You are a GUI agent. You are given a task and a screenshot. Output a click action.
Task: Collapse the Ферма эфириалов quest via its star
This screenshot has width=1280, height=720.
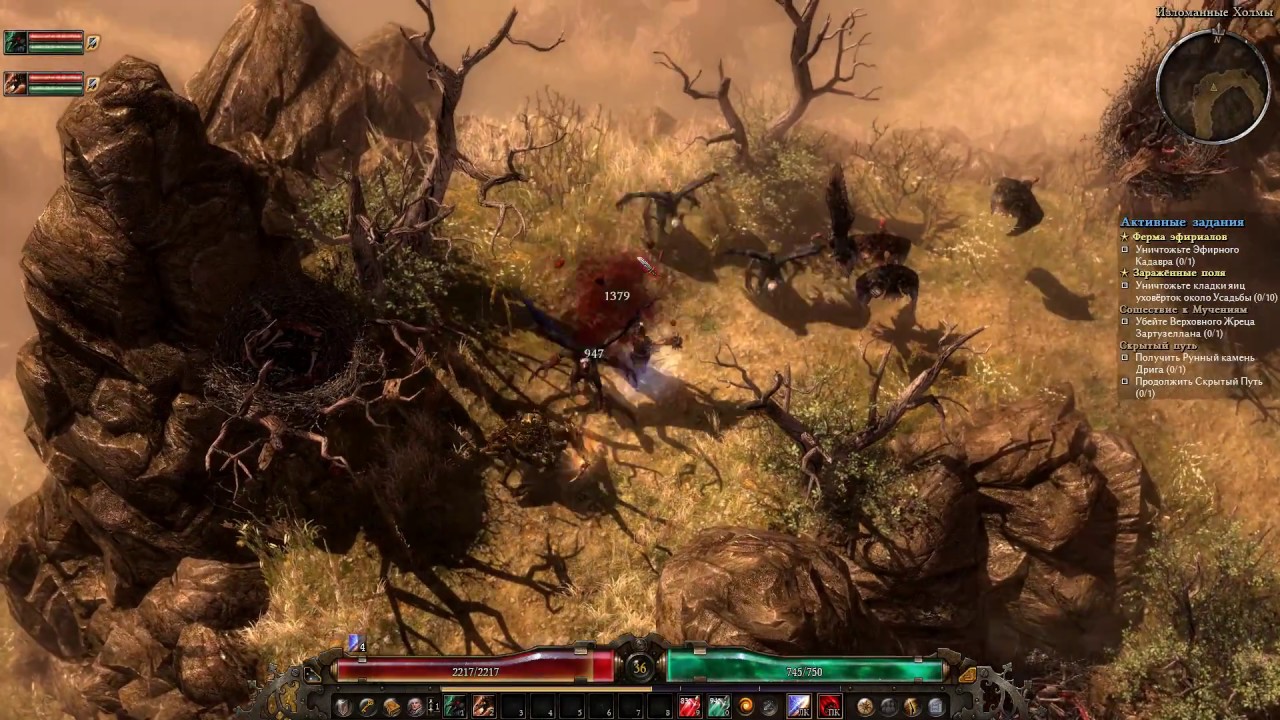click(x=1125, y=236)
